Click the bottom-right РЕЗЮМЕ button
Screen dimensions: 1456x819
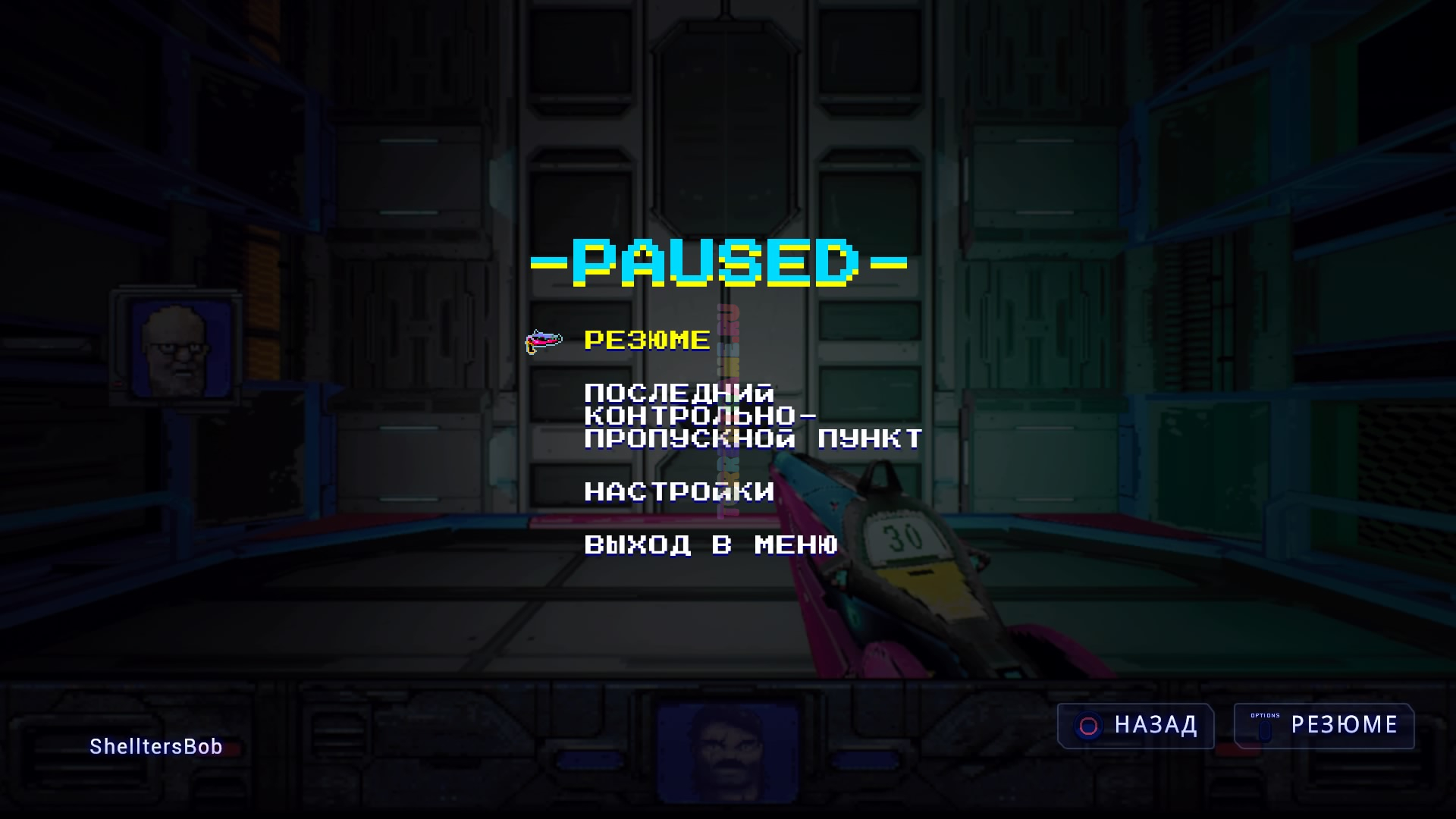(1323, 726)
